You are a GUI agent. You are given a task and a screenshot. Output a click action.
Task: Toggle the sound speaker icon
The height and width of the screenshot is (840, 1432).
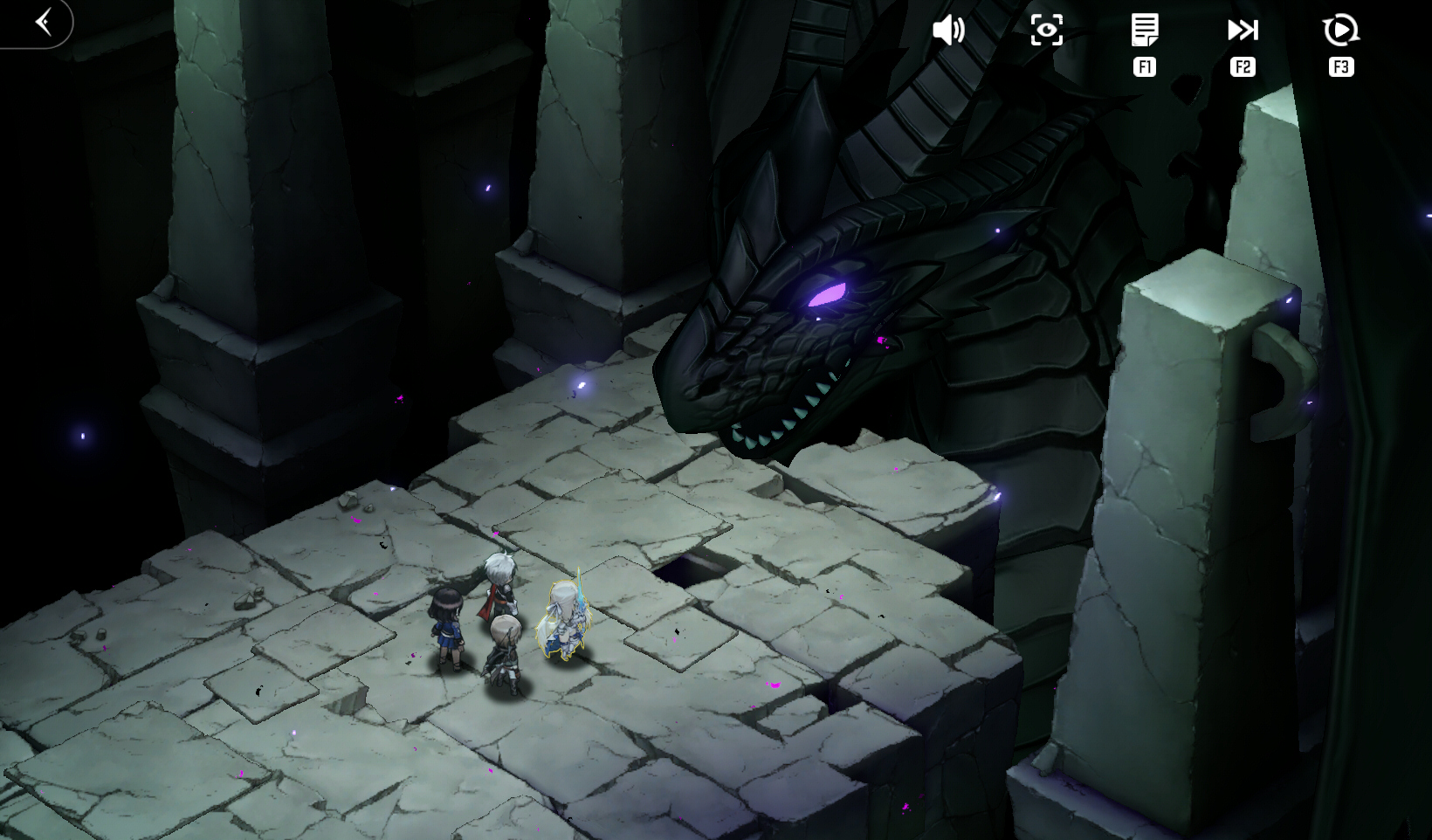point(948,31)
